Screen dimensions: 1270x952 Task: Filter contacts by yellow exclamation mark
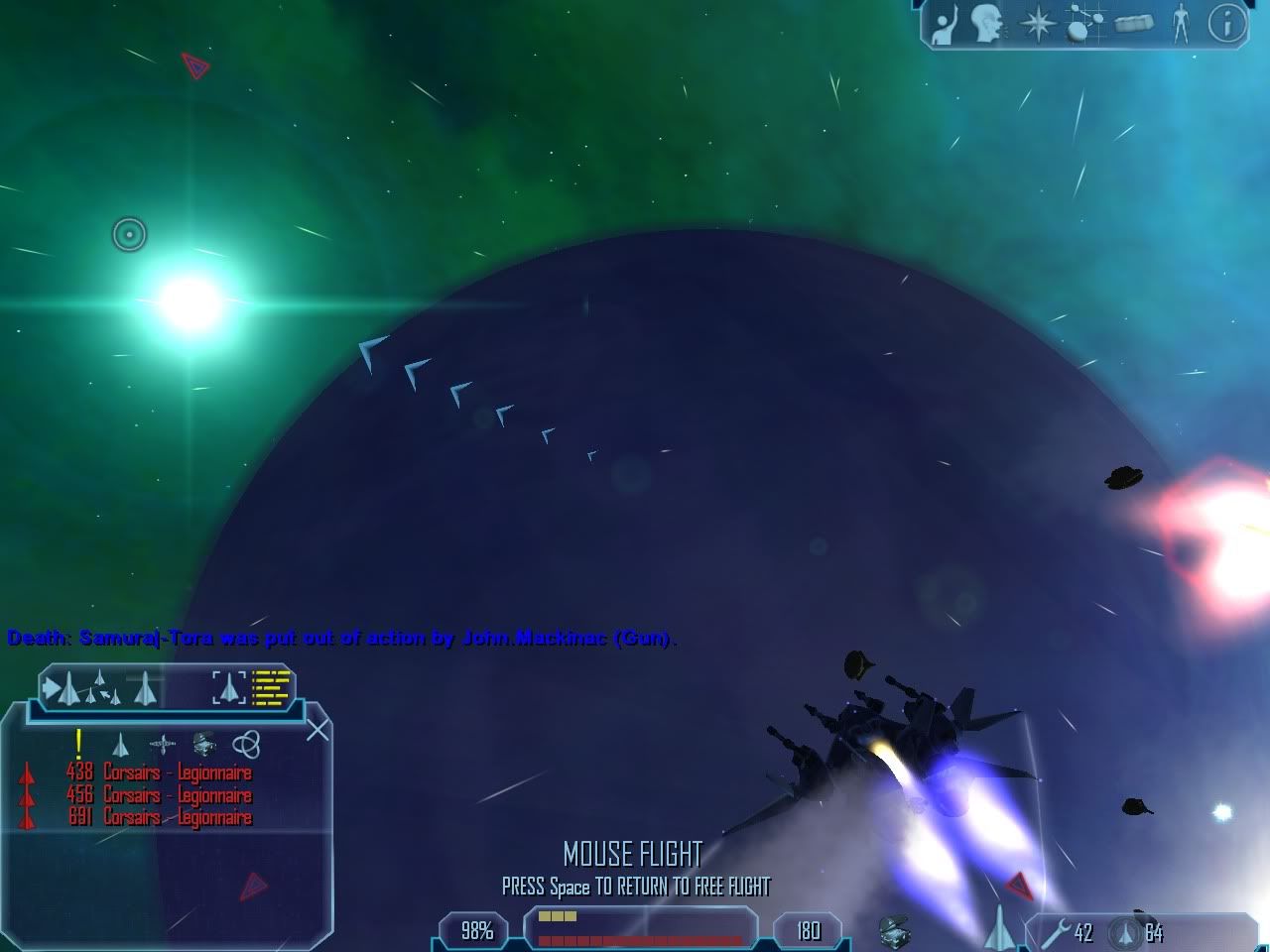click(78, 743)
